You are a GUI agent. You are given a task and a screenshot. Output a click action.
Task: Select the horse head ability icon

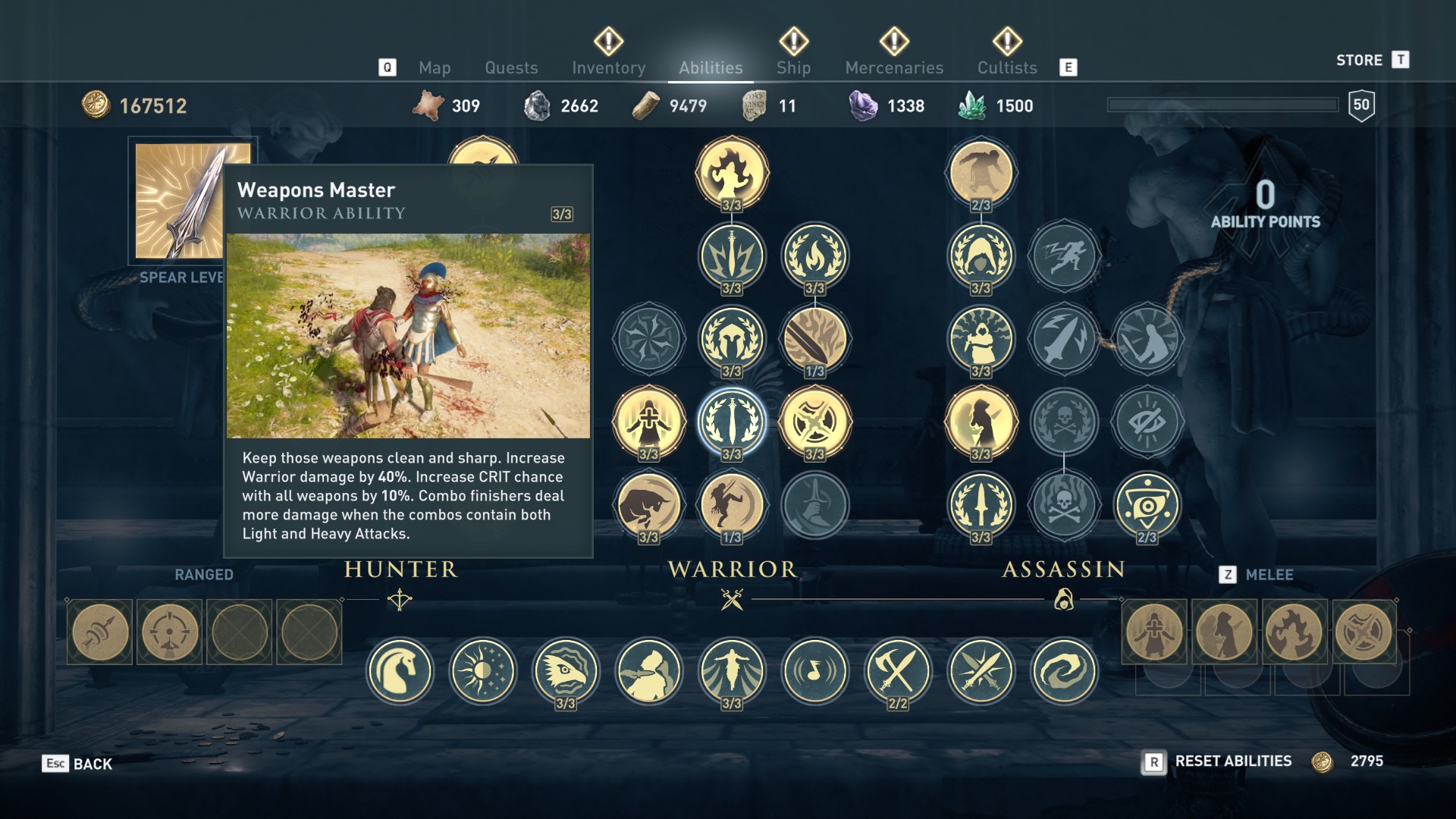(x=400, y=671)
